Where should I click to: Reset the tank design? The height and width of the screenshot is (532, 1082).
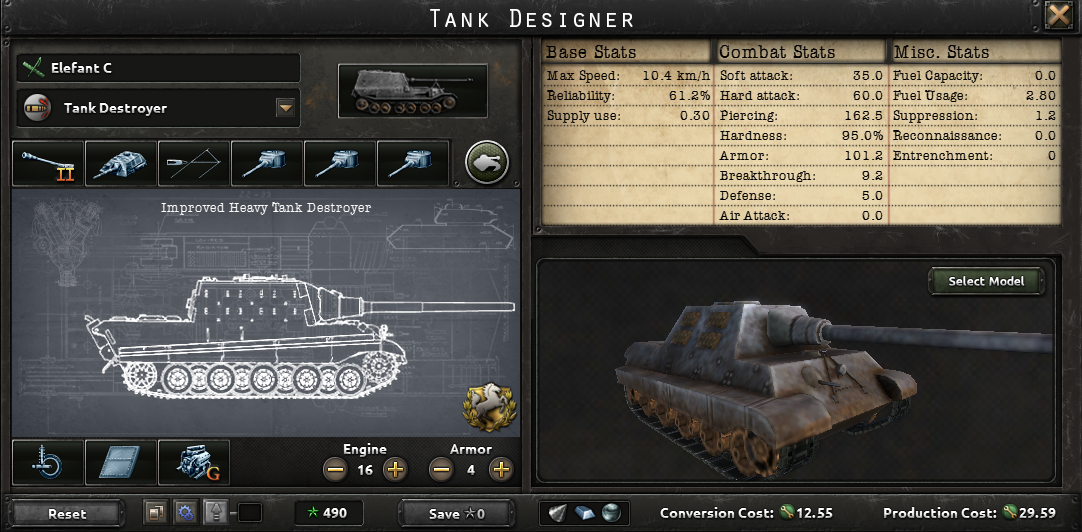click(67, 513)
